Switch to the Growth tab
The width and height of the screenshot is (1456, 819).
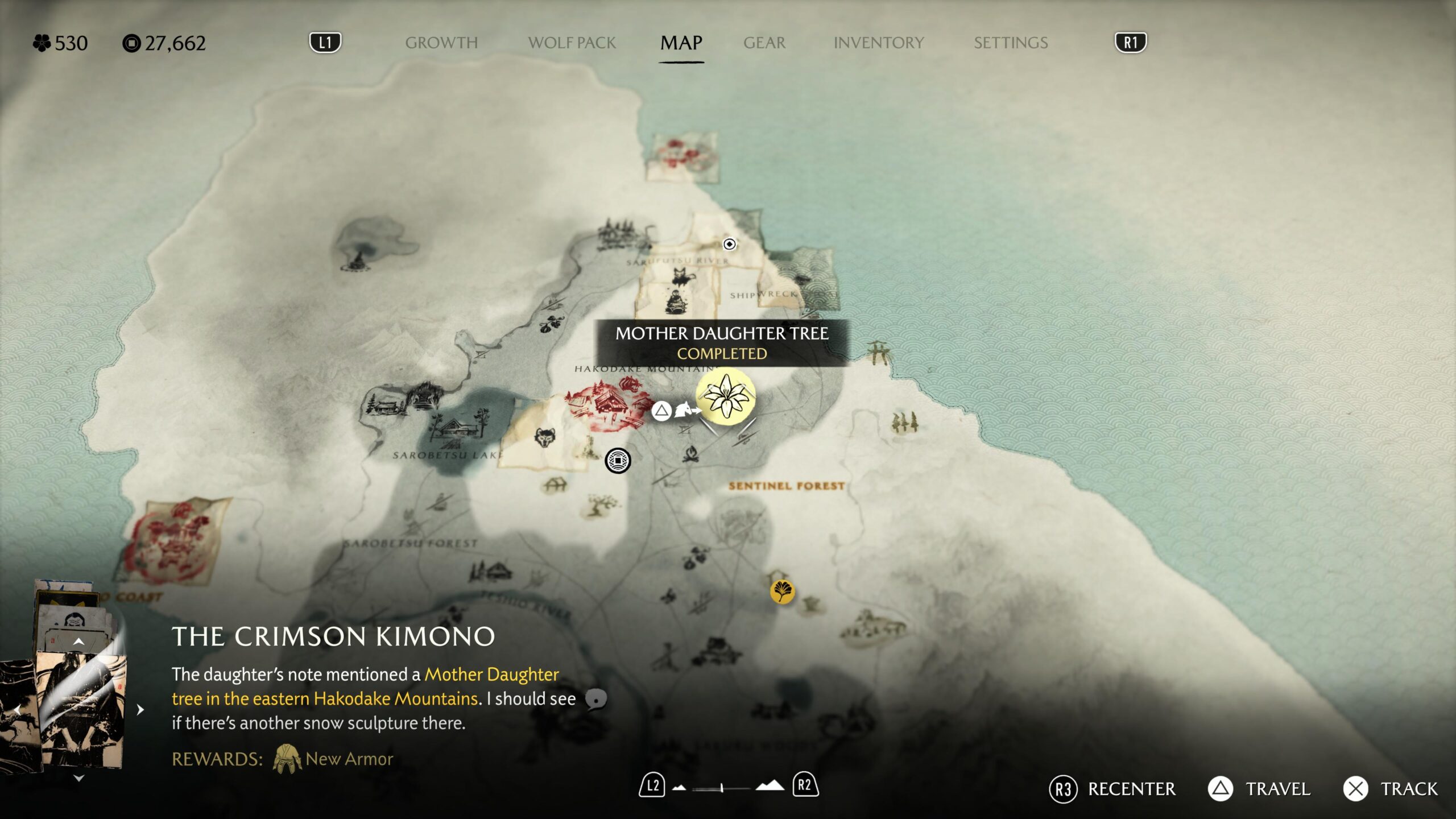click(x=441, y=43)
